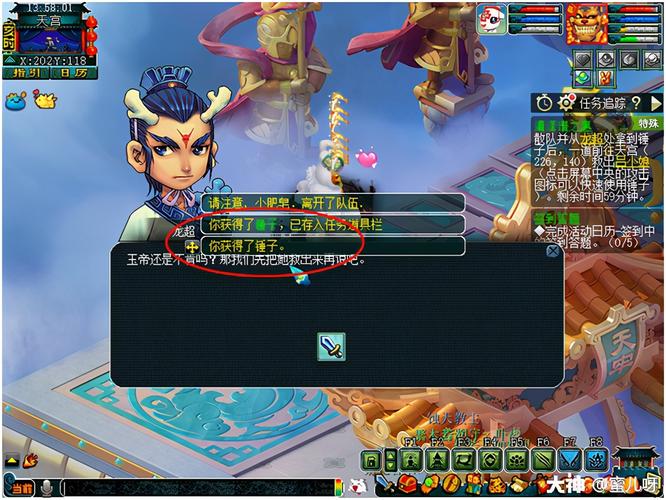
Task: Click the hammer item icon in dialogue box
Action: tap(332, 346)
